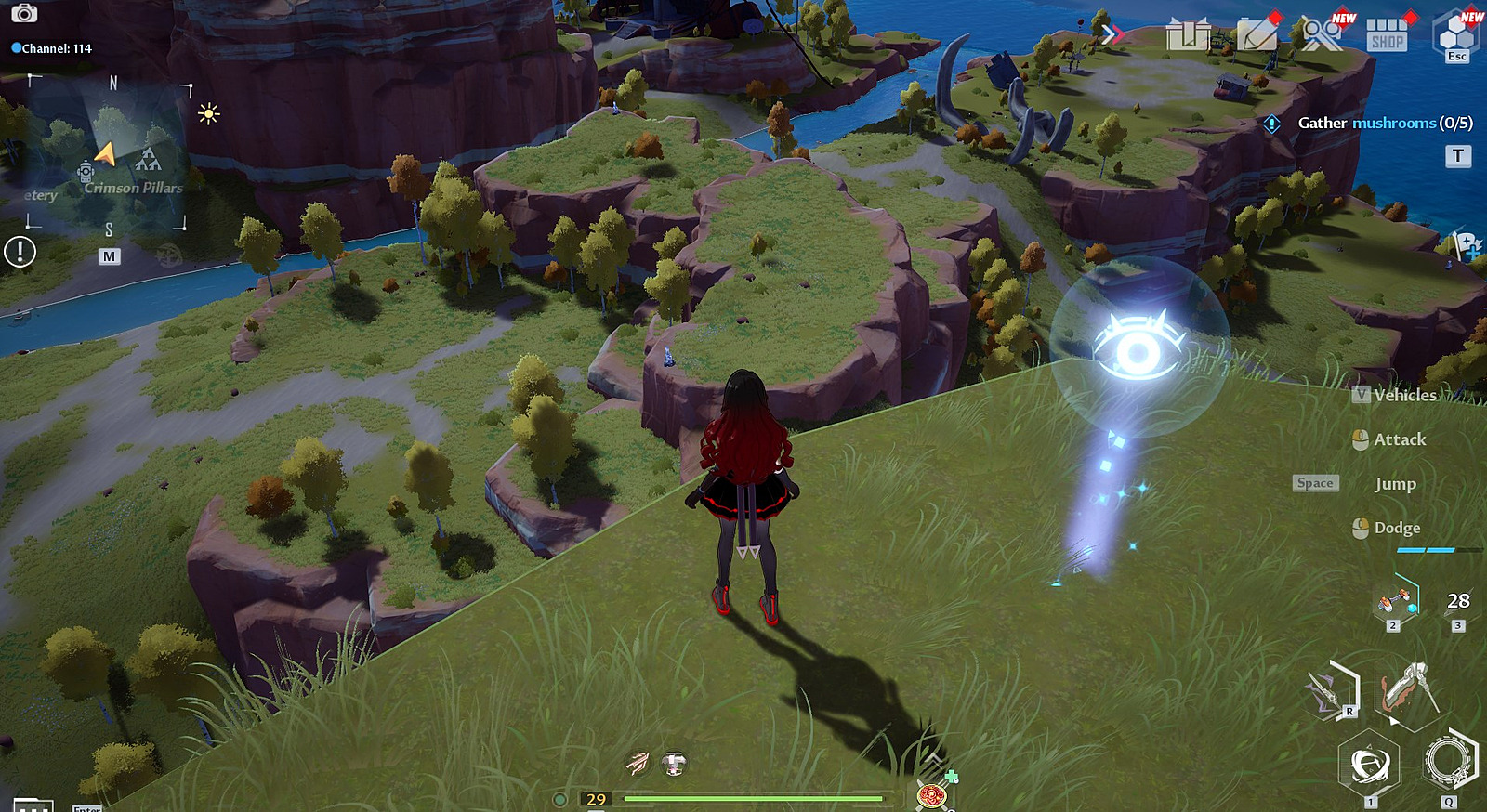This screenshot has width=1487, height=812.
Task: Use the food dish quick-heal item
Action: tap(931, 794)
